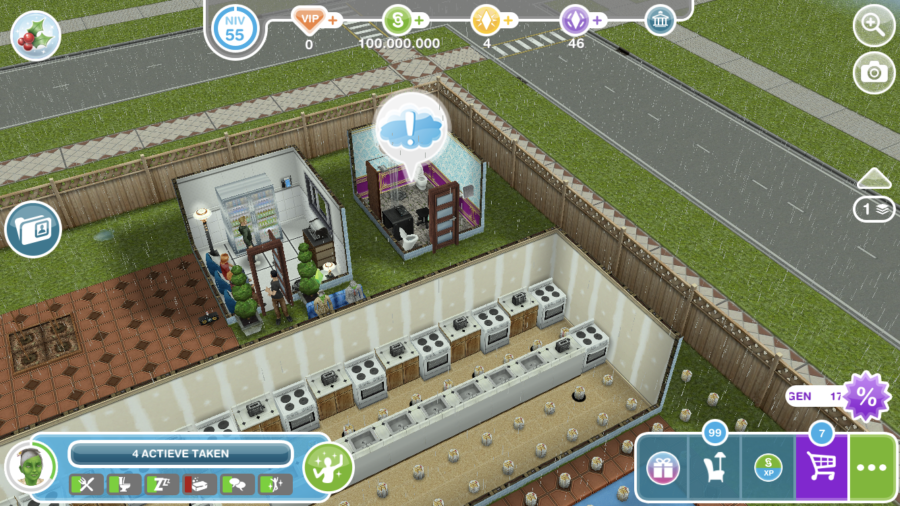Open the Sim contacts folder icon
The height and width of the screenshot is (506, 900).
click(x=33, y=229)
